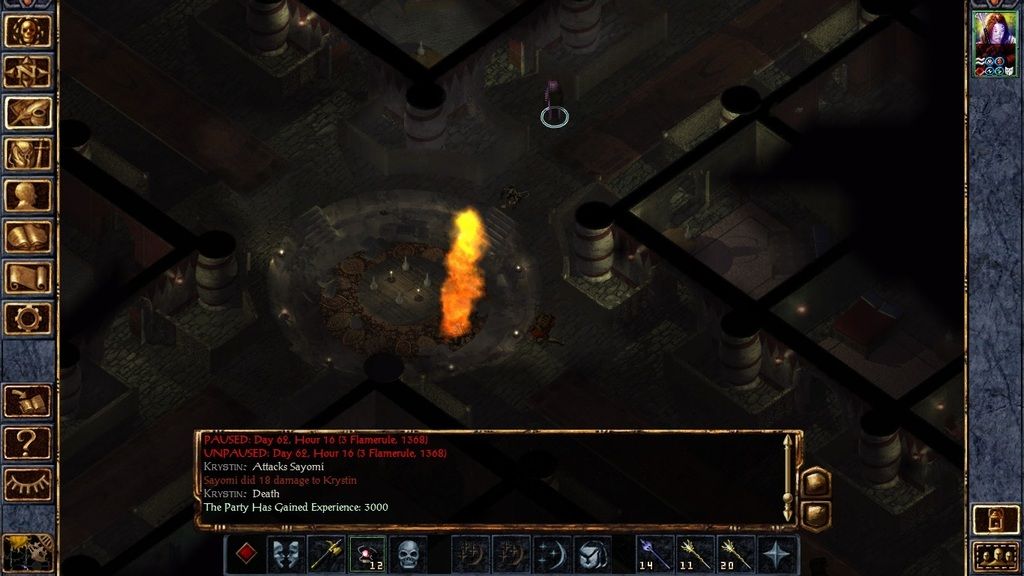The width and height of the screenshot is (1024, 576).
Task: Select the sling ammo slot showing 12
Action: tap(367, 554)
